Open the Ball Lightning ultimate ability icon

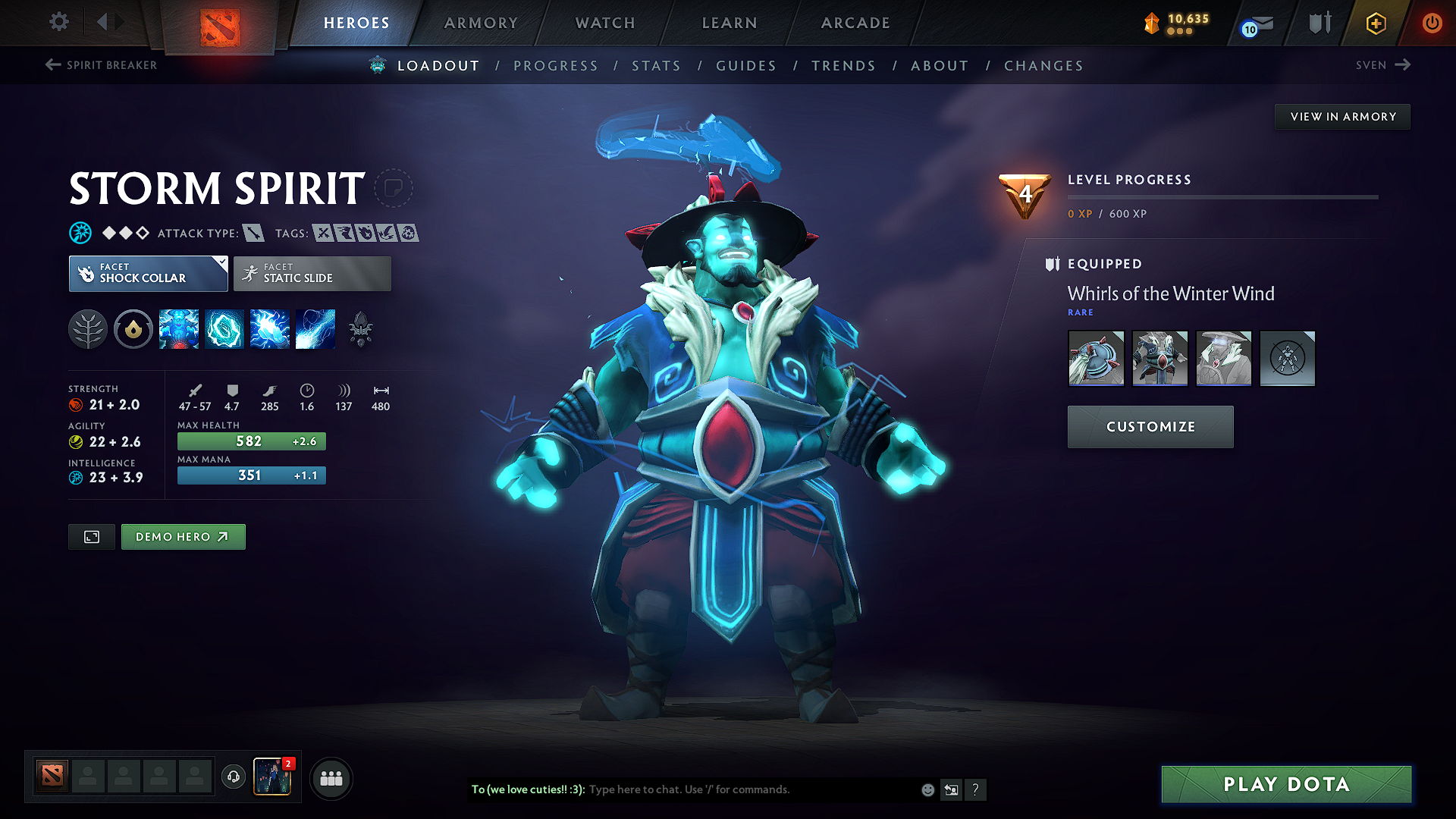[315, 329]
